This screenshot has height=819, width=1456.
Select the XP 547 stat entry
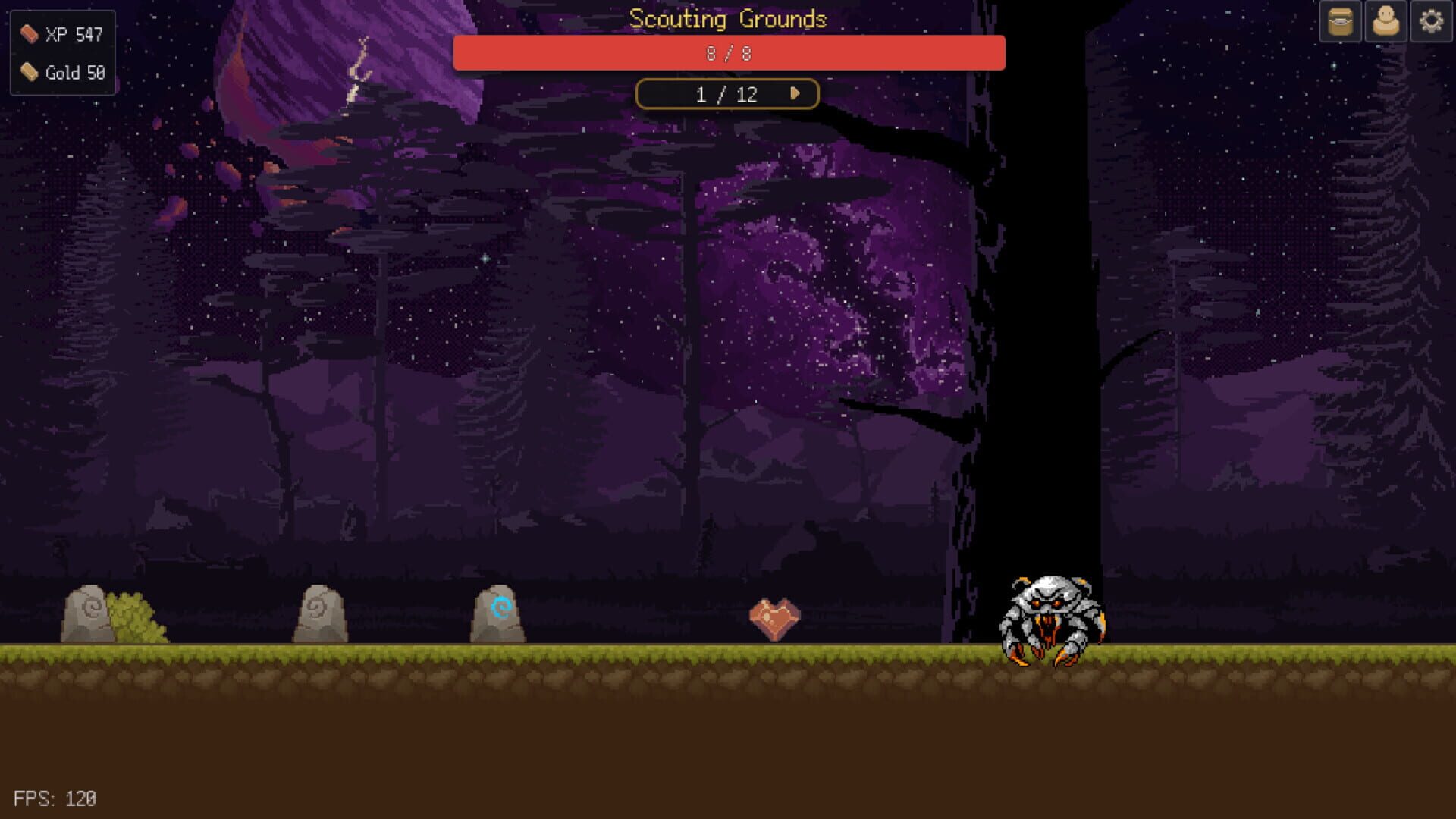pos(73,33)
